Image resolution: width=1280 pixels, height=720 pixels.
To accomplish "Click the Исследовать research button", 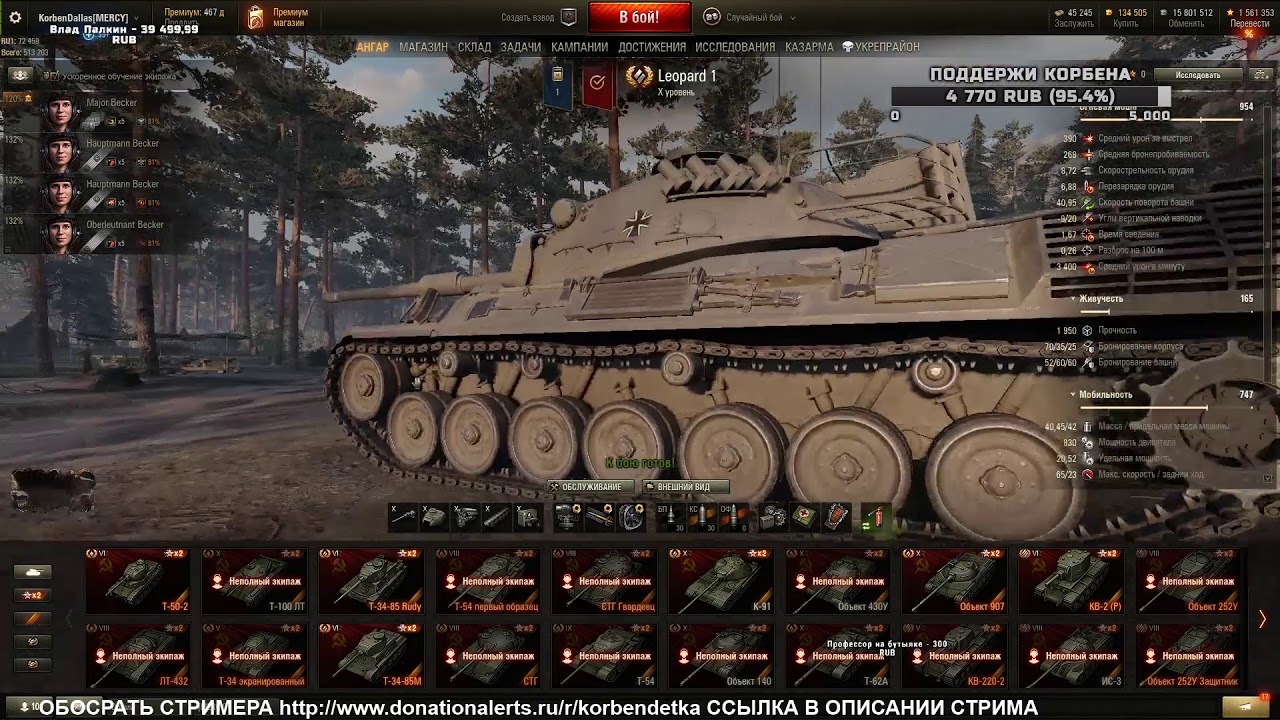I will tap(1197, 75).
